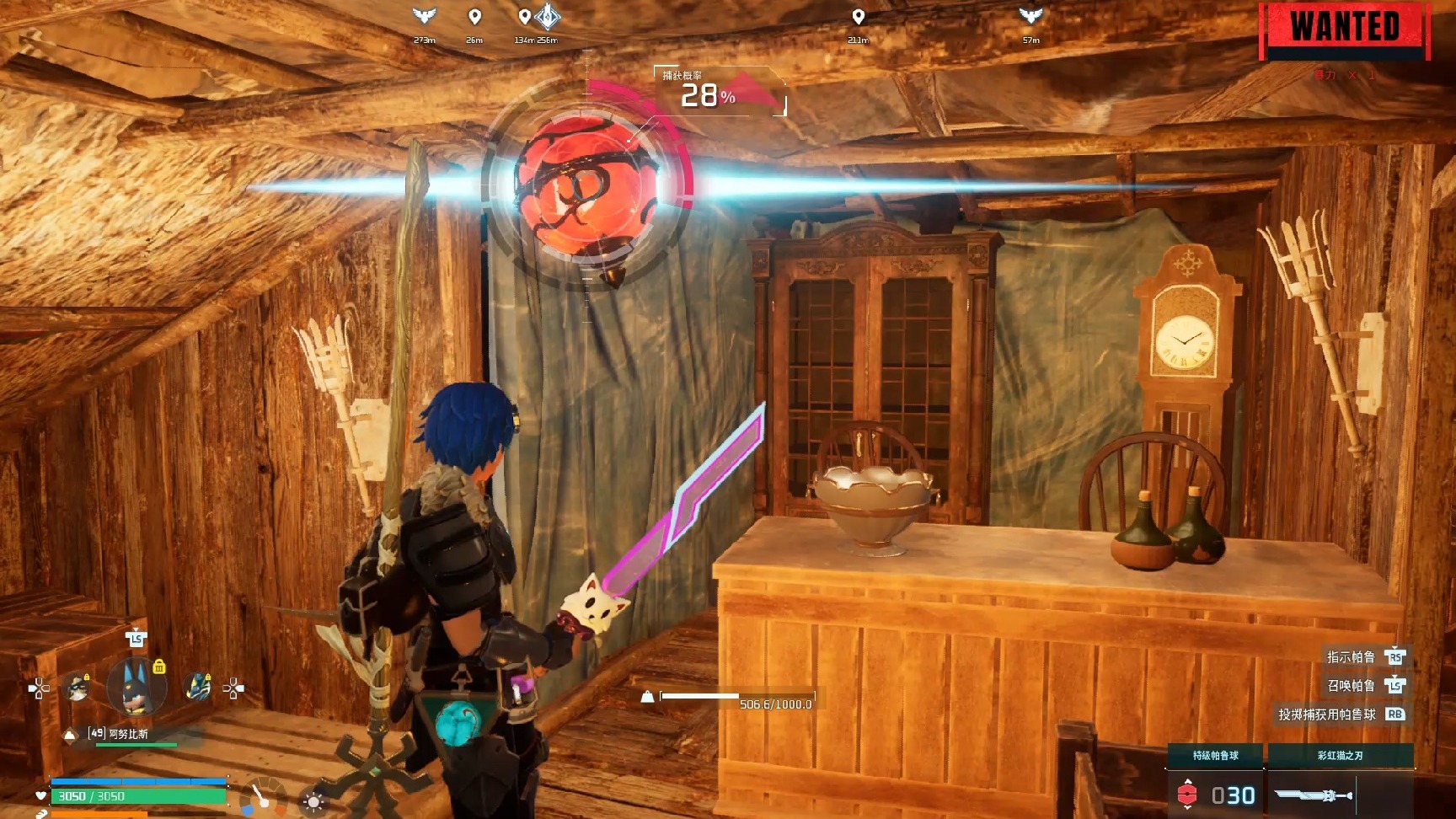Screen dimensions: 1456x819
Task: Click the 26m location pin marker
Action: (474, 17)
